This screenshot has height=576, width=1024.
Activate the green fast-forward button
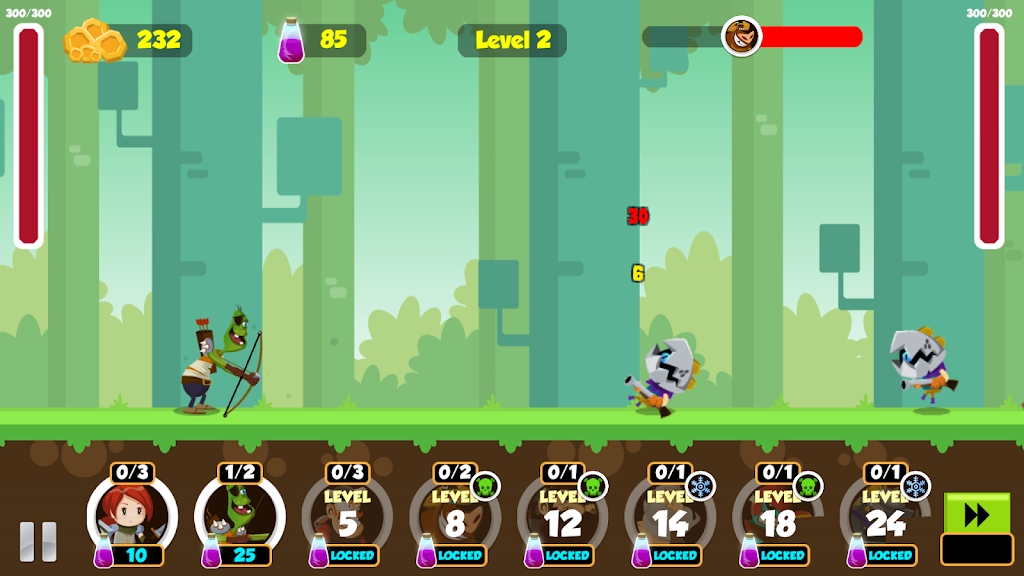pyautogui.click(x=977, y=514)
